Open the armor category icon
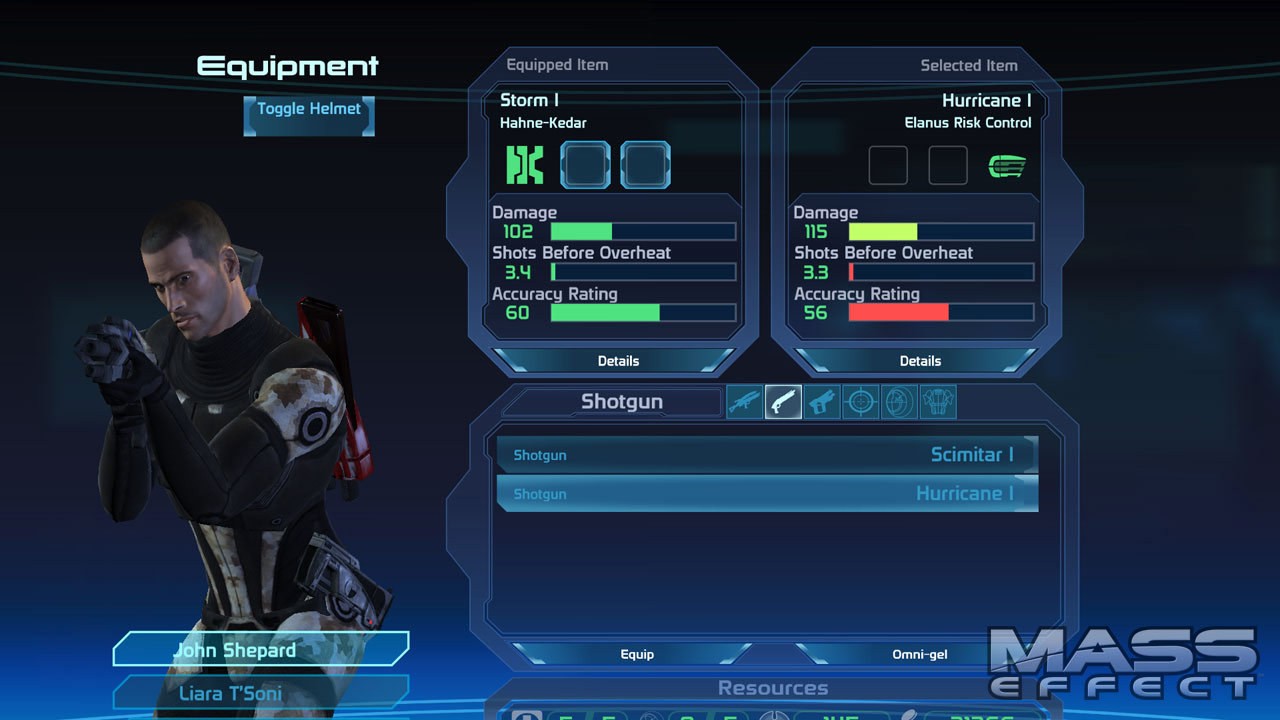Image resolution: width=1280 pixels, height=720 pixels. point(939,401)
